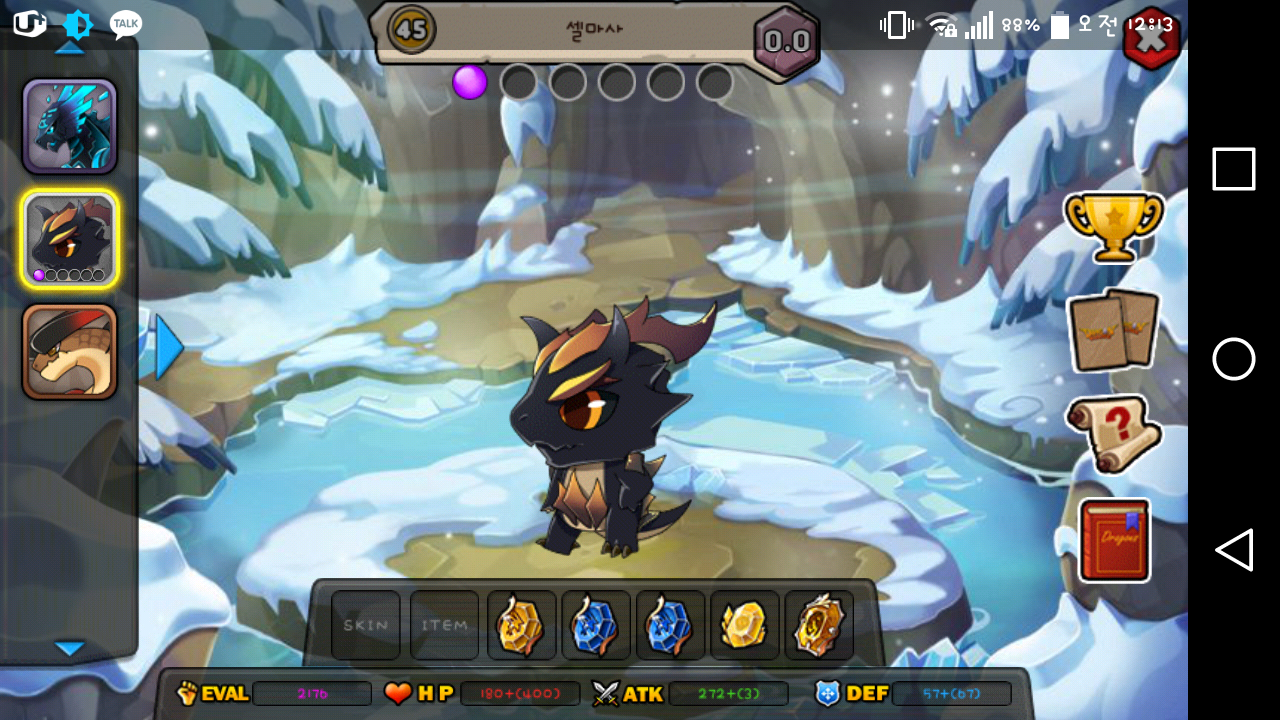The width and height of the screenshot is (1280, 720).
Task: Select the ITEM slot
Action: 444,625
